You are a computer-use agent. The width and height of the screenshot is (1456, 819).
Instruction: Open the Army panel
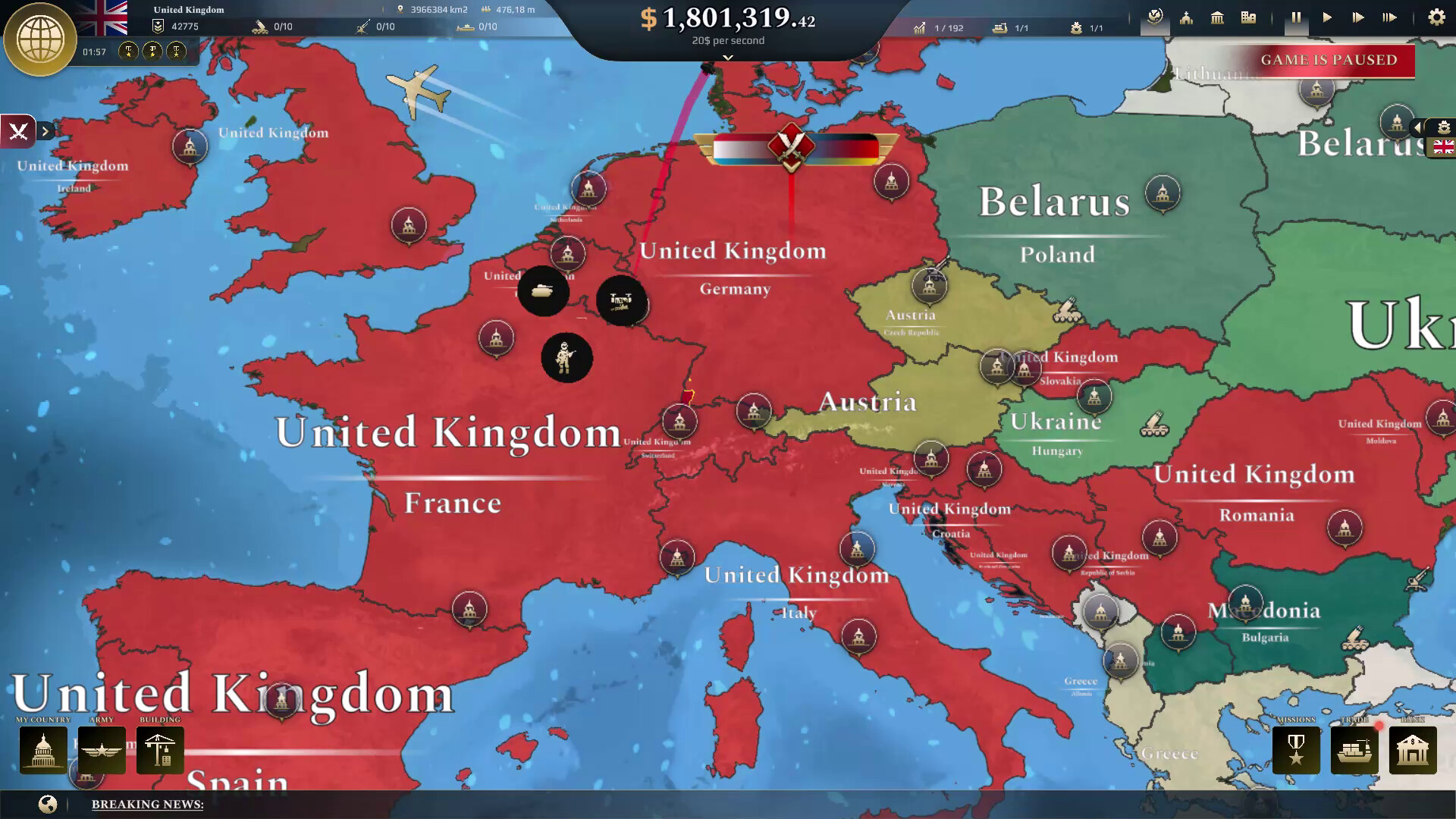tap(101, 751)
